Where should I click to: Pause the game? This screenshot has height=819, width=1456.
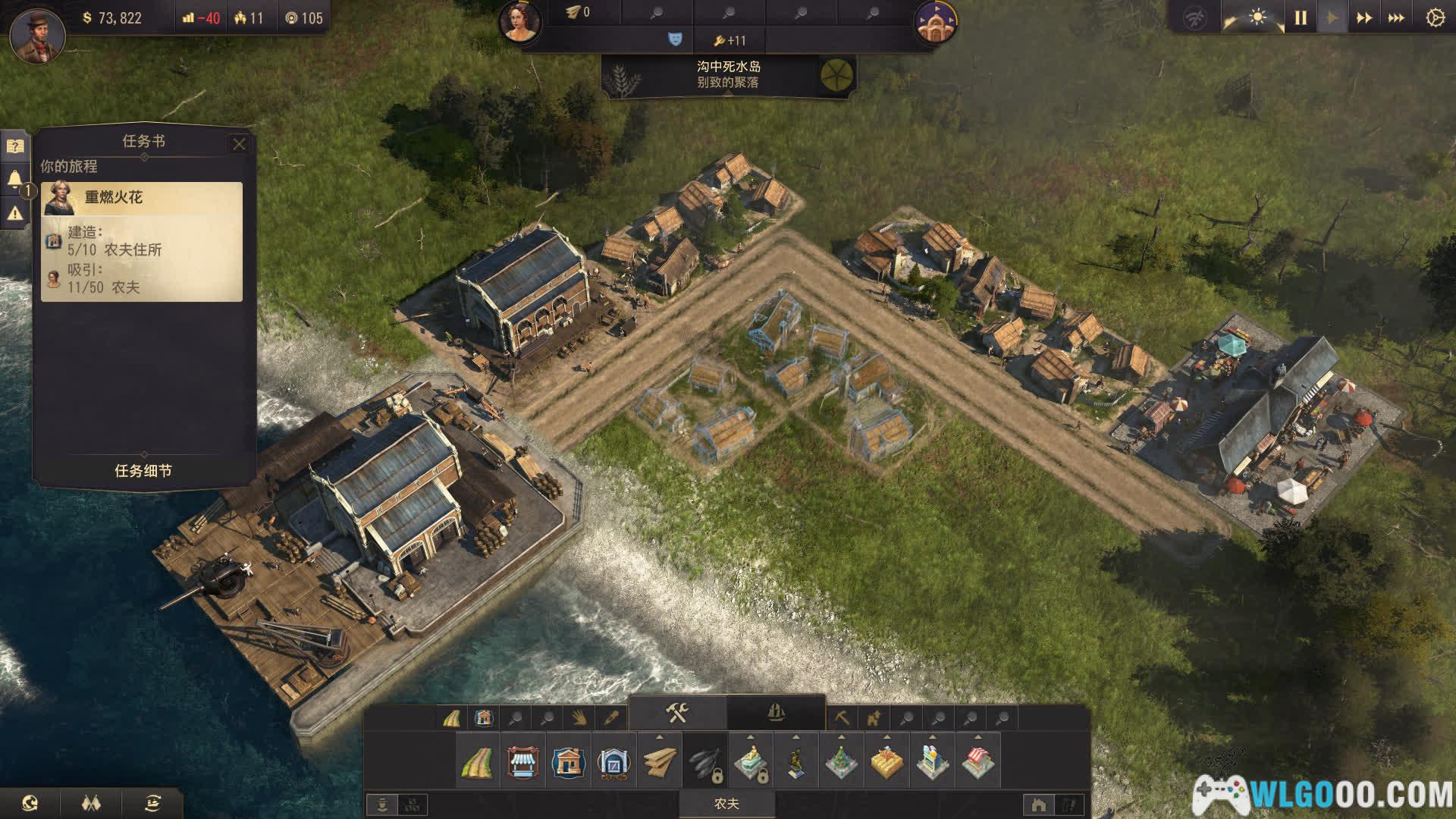click(x=1301, y=18)
